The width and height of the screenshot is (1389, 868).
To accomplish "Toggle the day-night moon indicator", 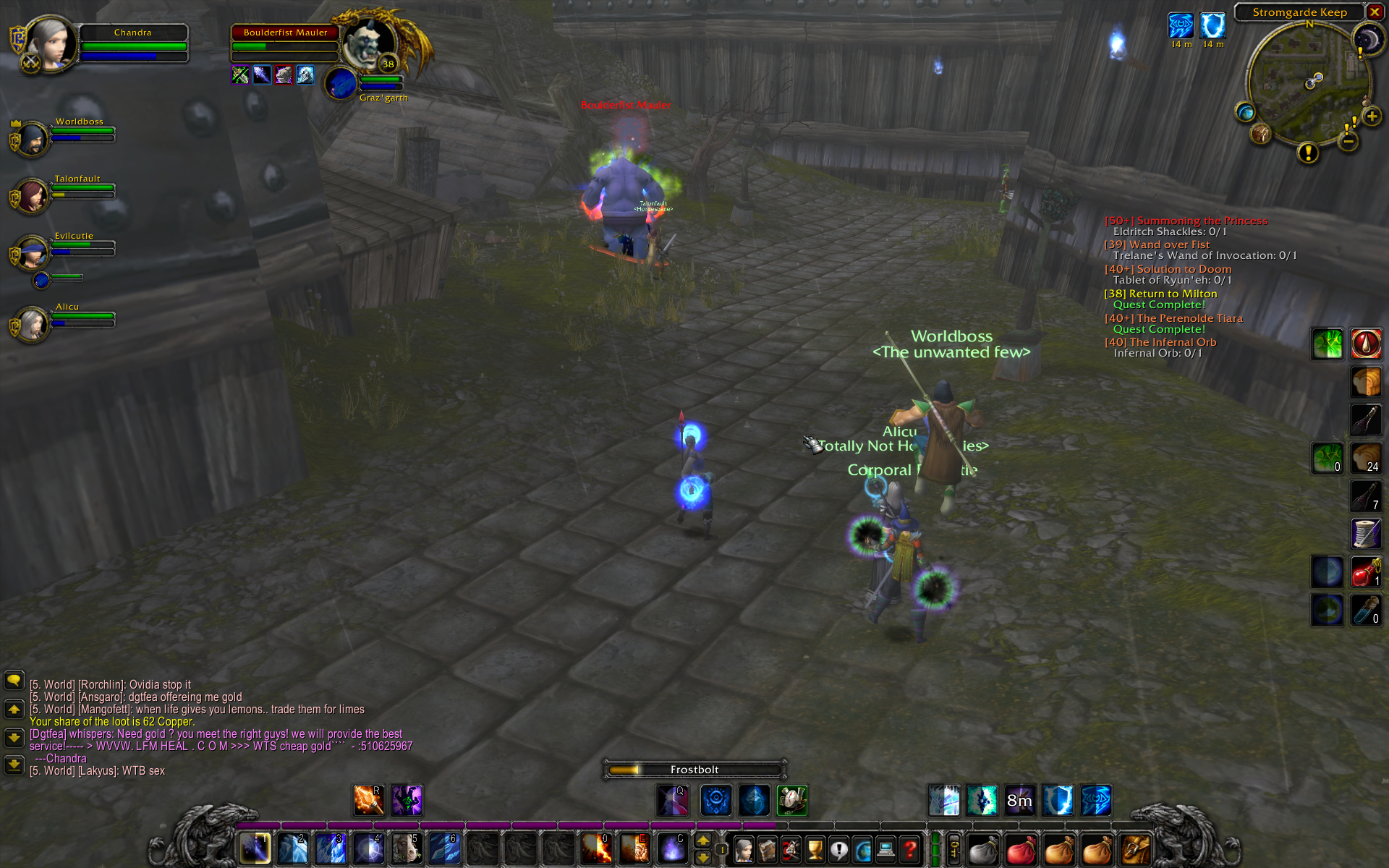I will tap(1368, 38).
